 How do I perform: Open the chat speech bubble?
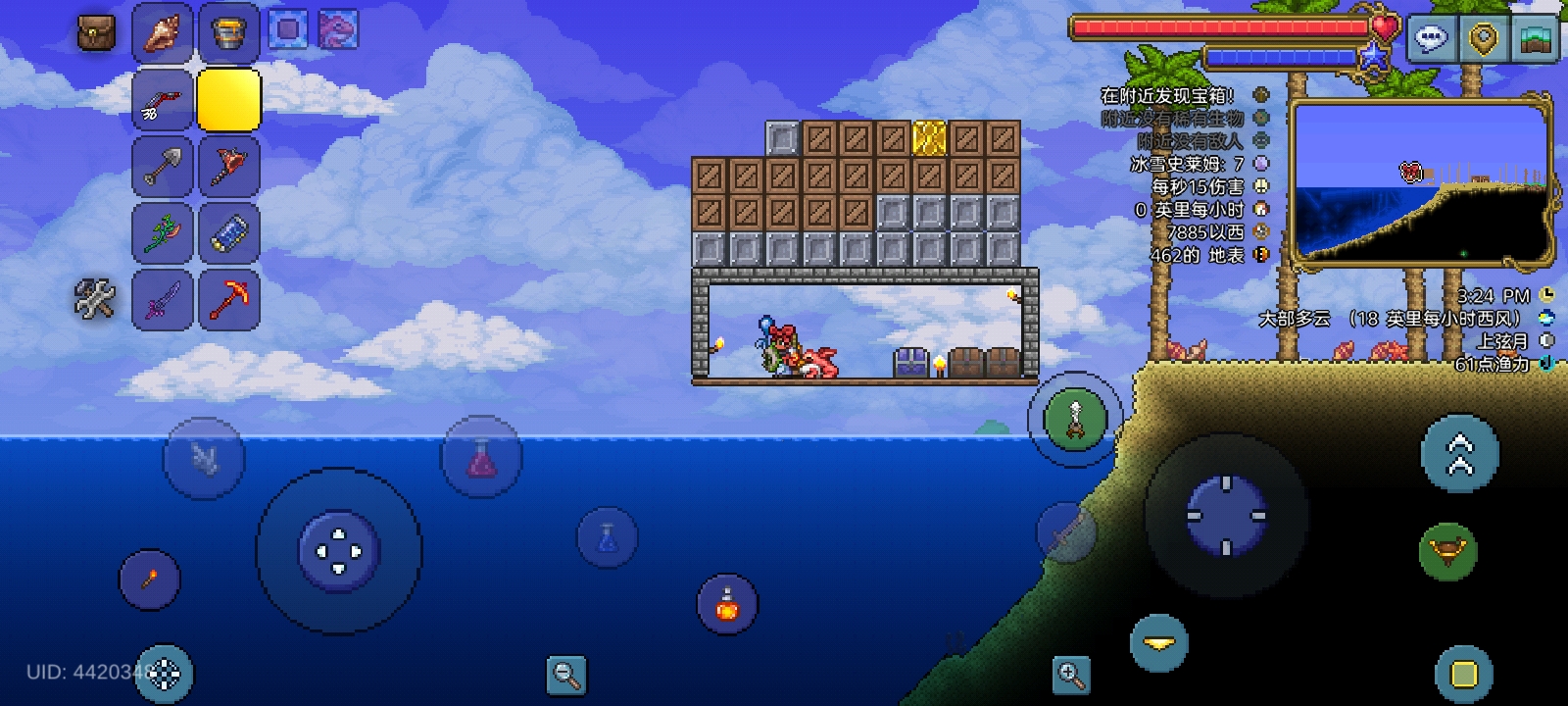[1431, 38]
